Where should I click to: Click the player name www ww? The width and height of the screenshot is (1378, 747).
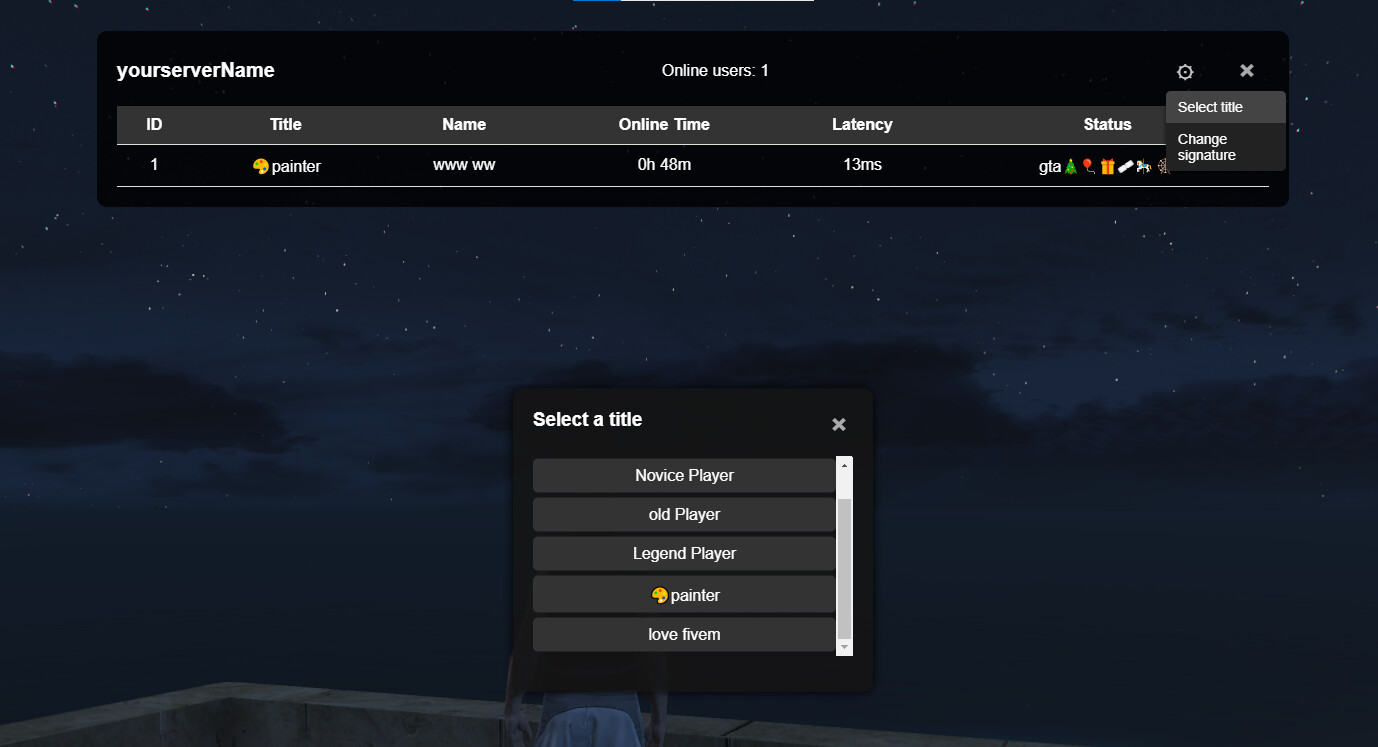(x=464, y=164)
